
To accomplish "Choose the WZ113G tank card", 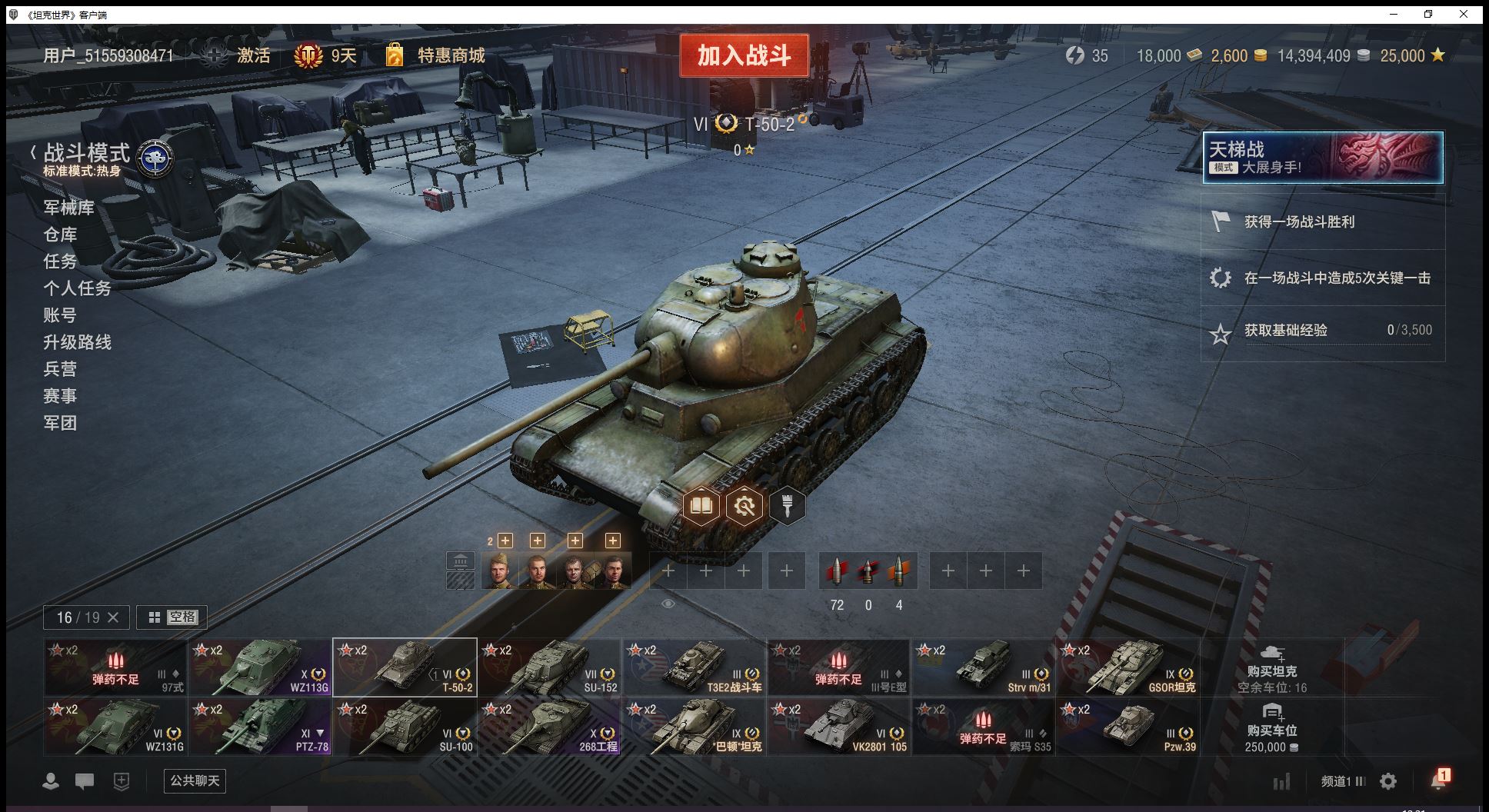I will (260, 667).
